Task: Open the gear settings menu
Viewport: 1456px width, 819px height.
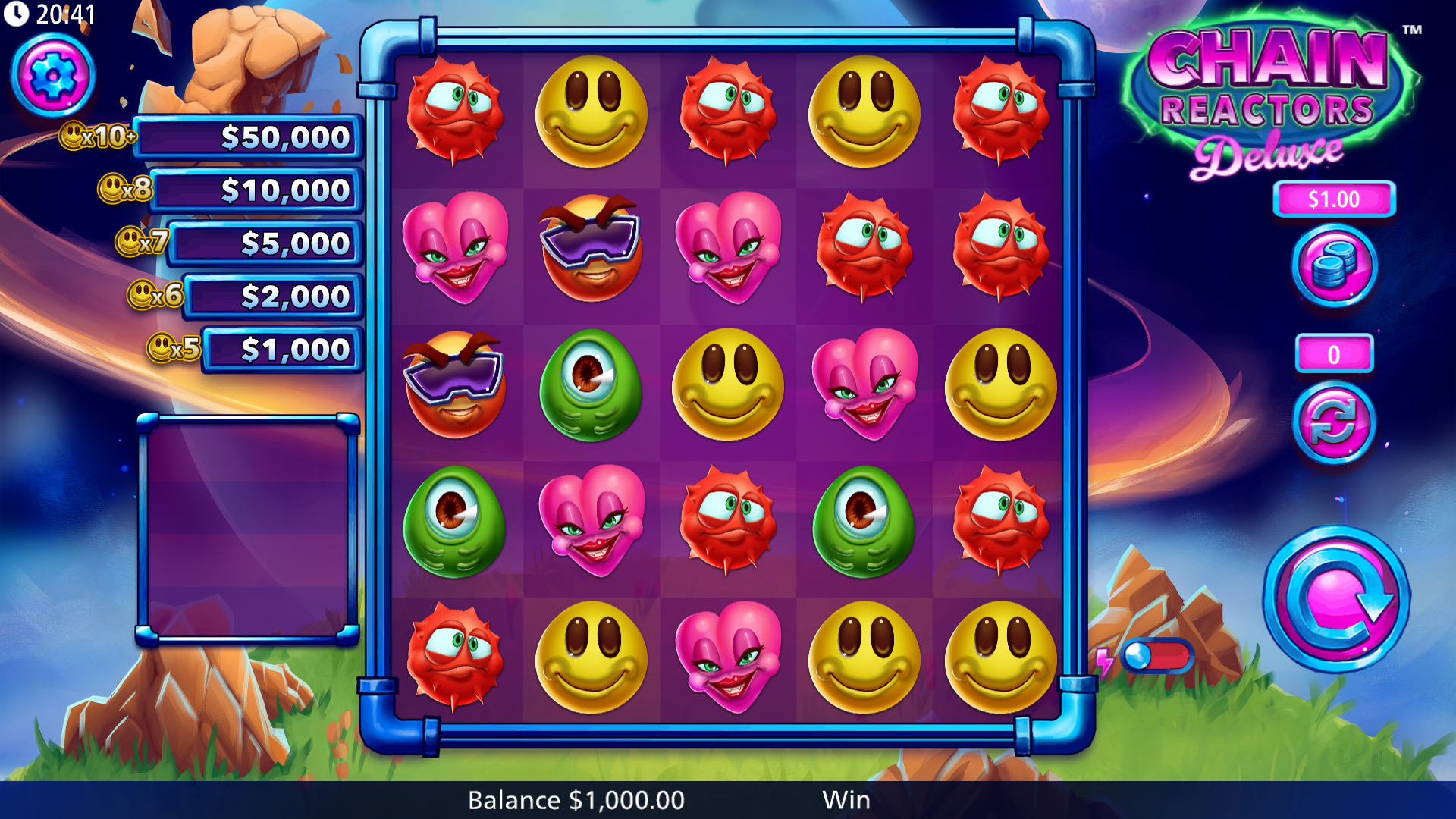Action: tap(52, 76)
